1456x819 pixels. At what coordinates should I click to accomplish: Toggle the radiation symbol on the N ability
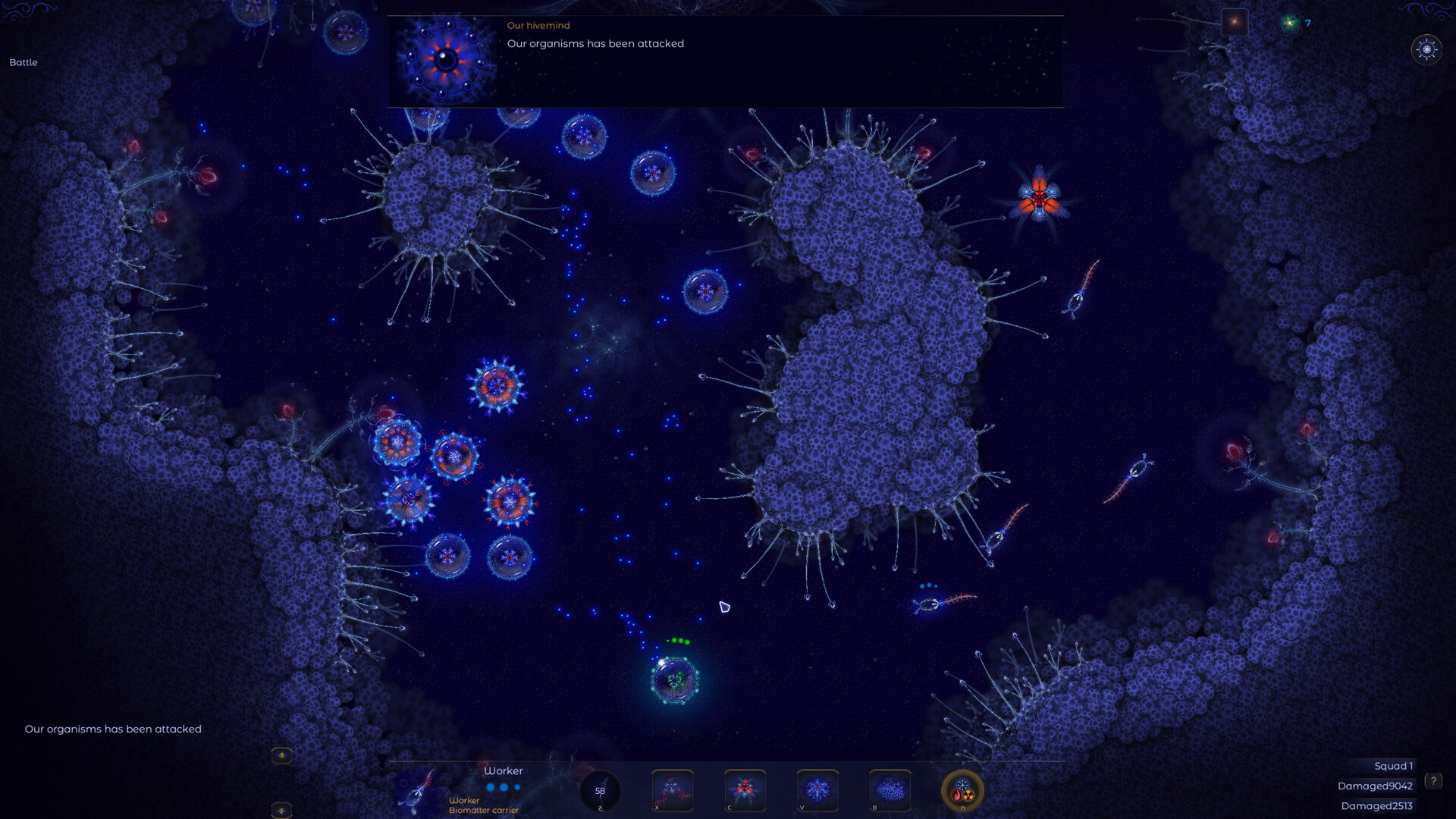click(x=969, y=795)
